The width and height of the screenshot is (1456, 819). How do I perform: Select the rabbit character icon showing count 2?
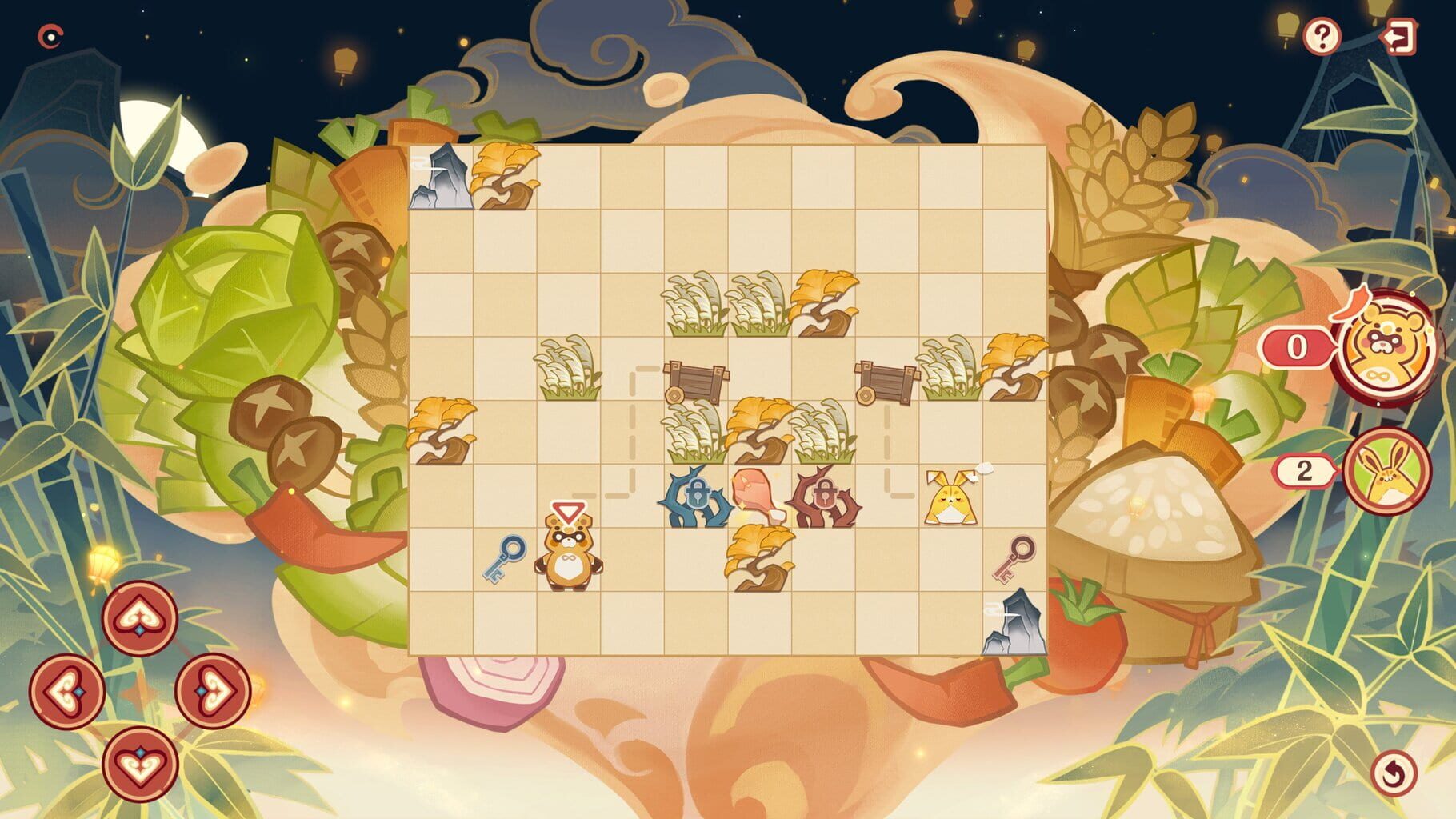coord(1386,471)
